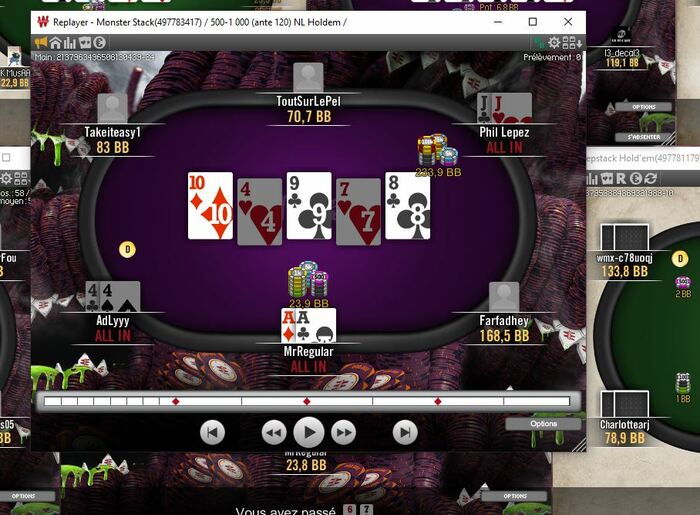Click the megaphone icon in the toolbar

point(41,42)
